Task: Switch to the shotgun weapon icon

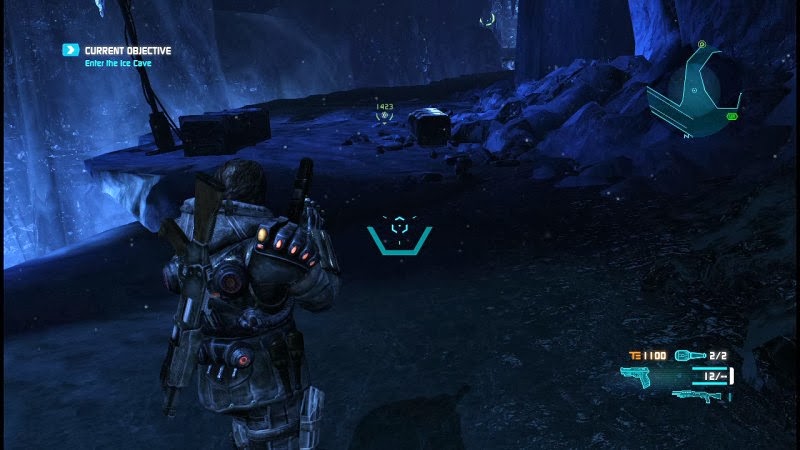Action: click(x=697, y=396)
